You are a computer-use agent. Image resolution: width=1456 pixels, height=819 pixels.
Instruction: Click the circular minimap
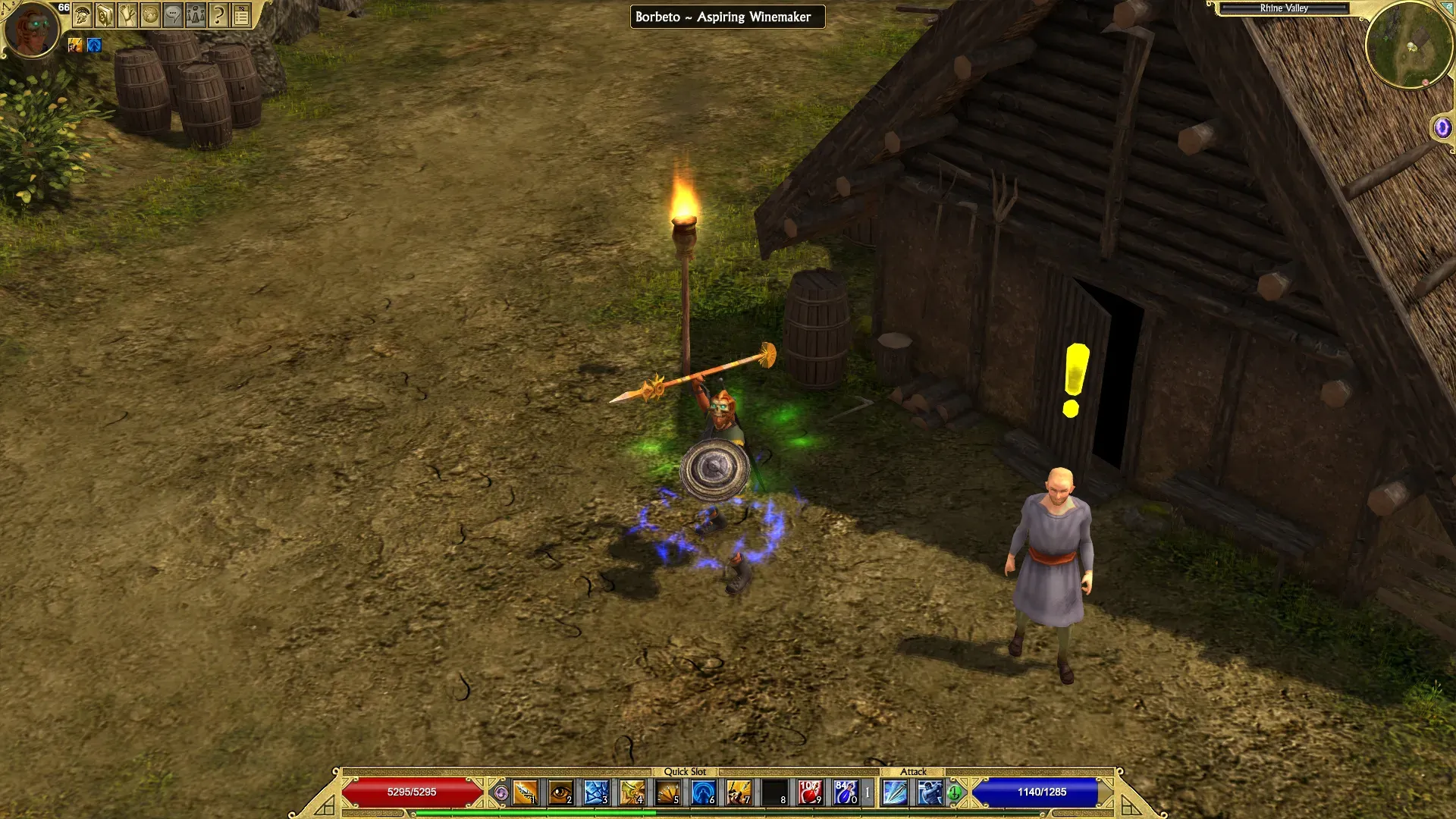coord(1409,45)
